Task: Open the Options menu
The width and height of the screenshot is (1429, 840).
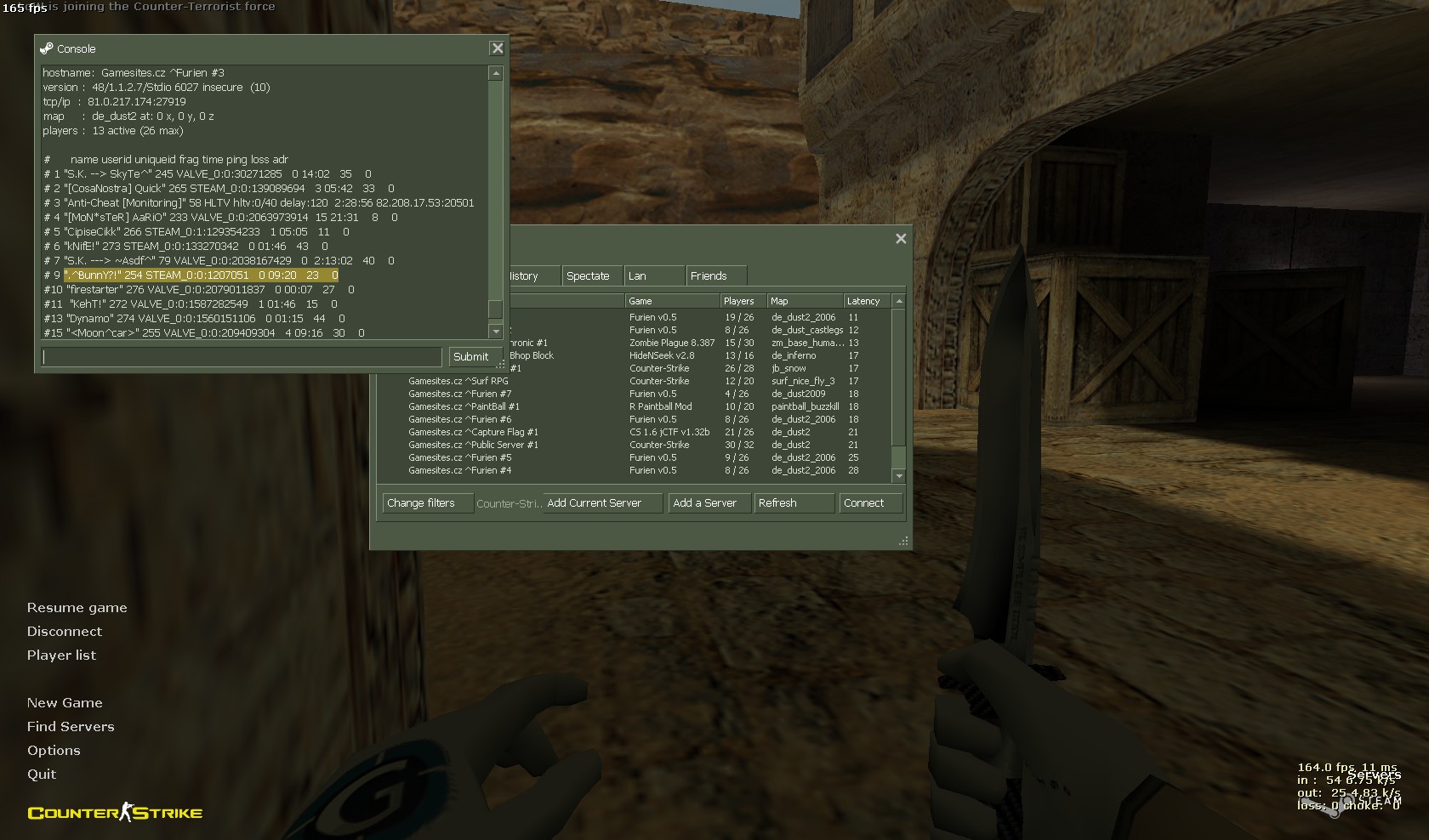Action: pos(54,751)
